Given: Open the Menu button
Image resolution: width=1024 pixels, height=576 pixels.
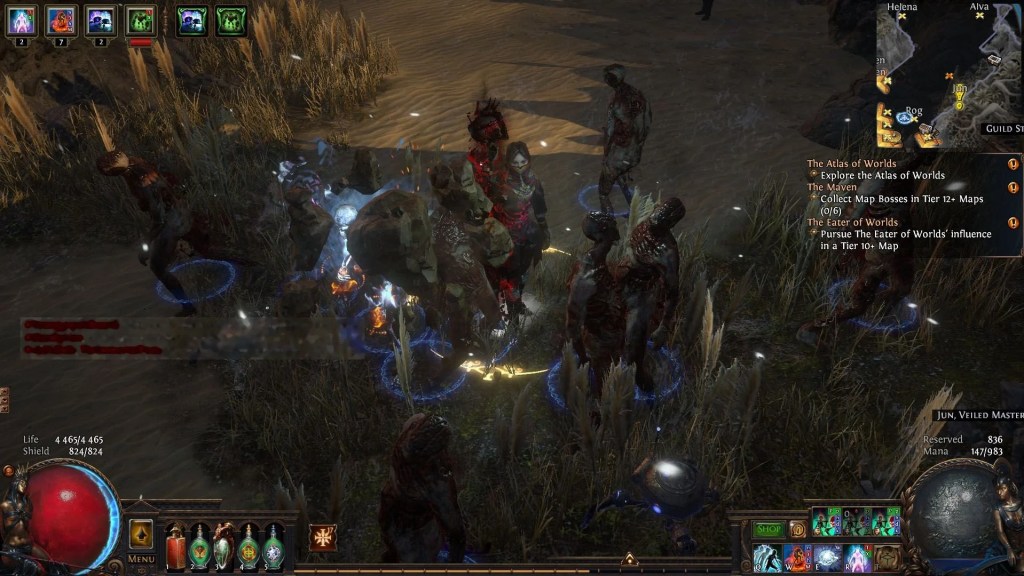Looking at the screenshot, I should click(141, 558).
